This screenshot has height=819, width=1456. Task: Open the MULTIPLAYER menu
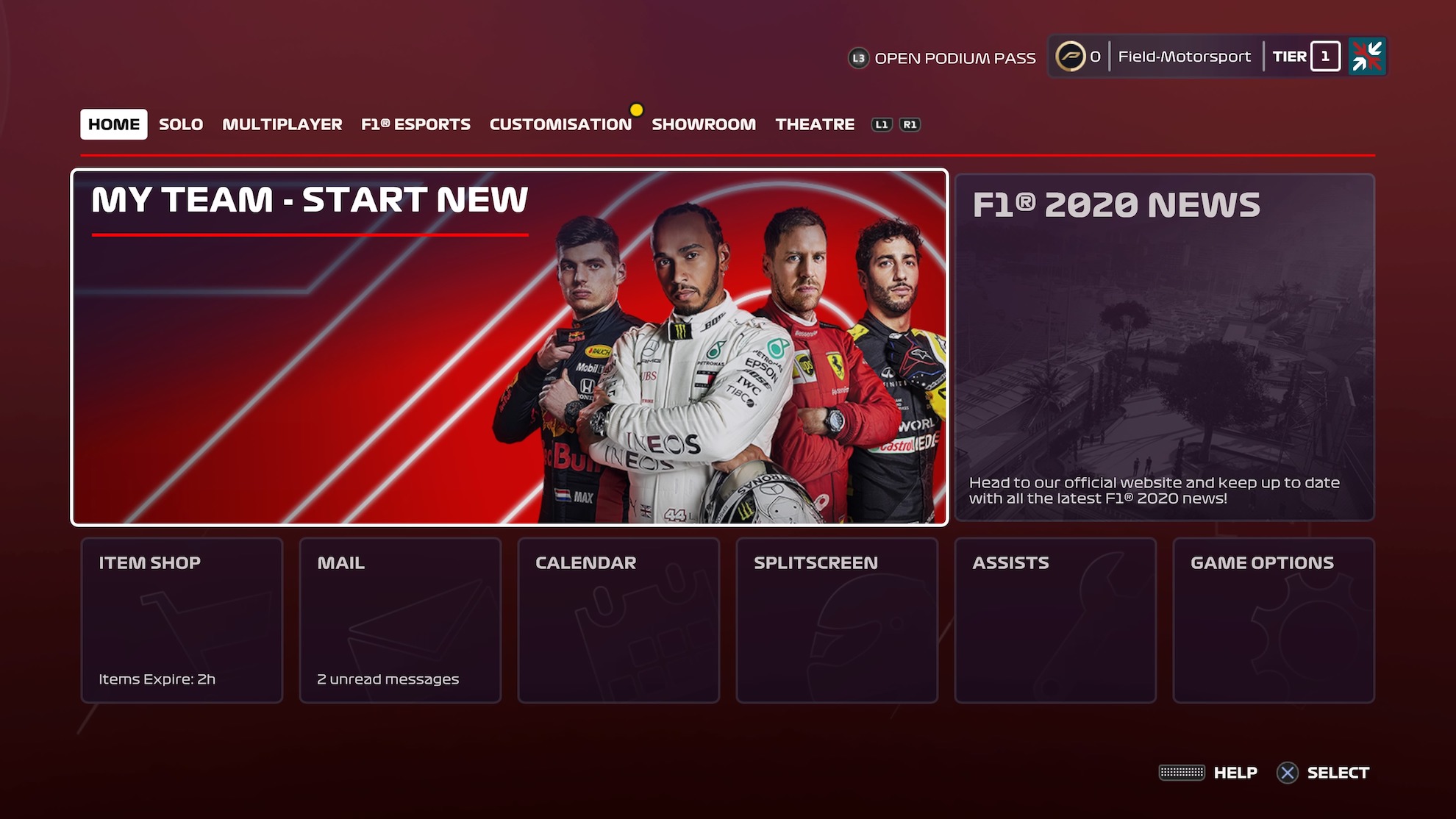(282, 124)
